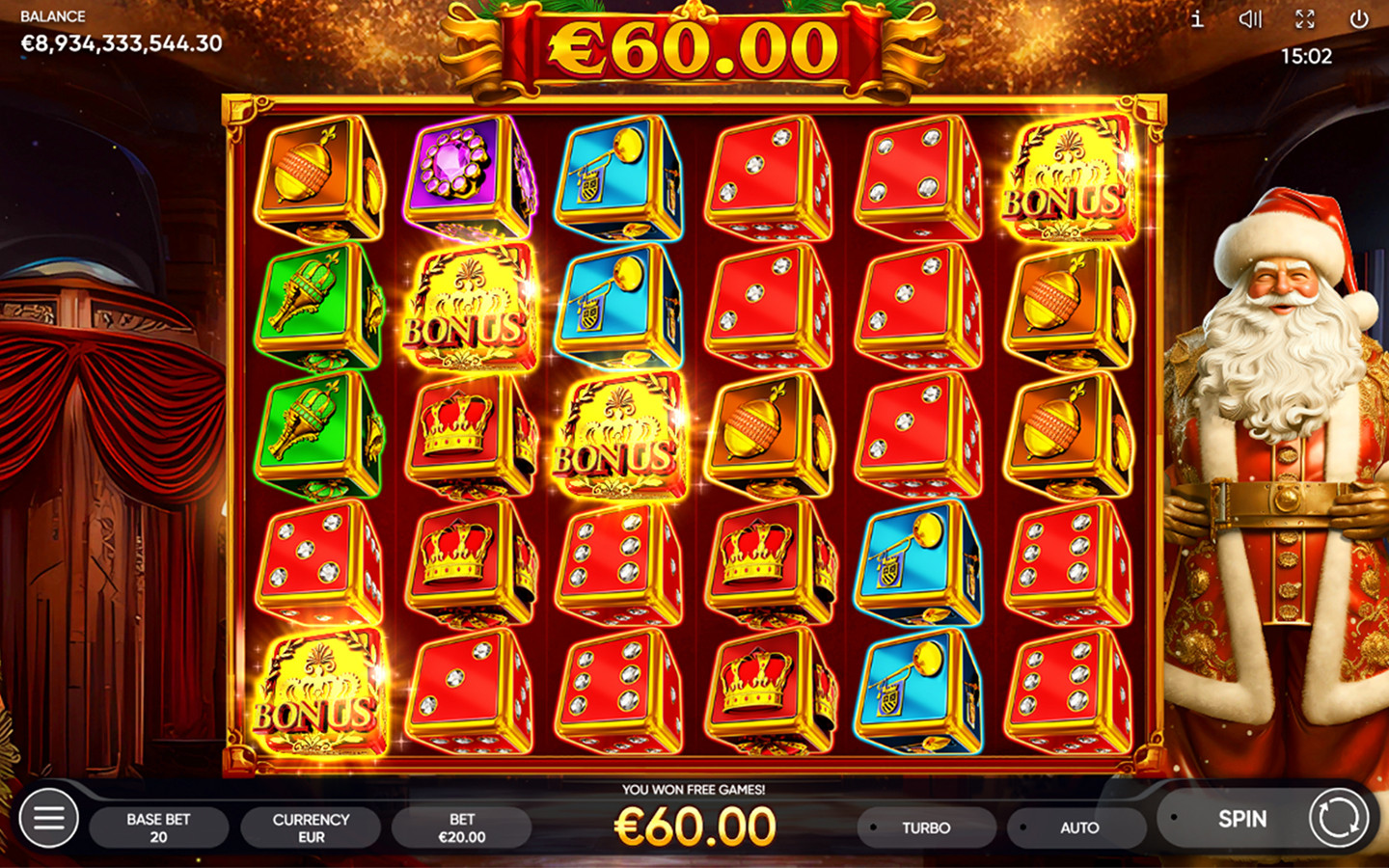Enable Turbo mode
This screenshot has width=1389, height=868.
tap(924, 827)
